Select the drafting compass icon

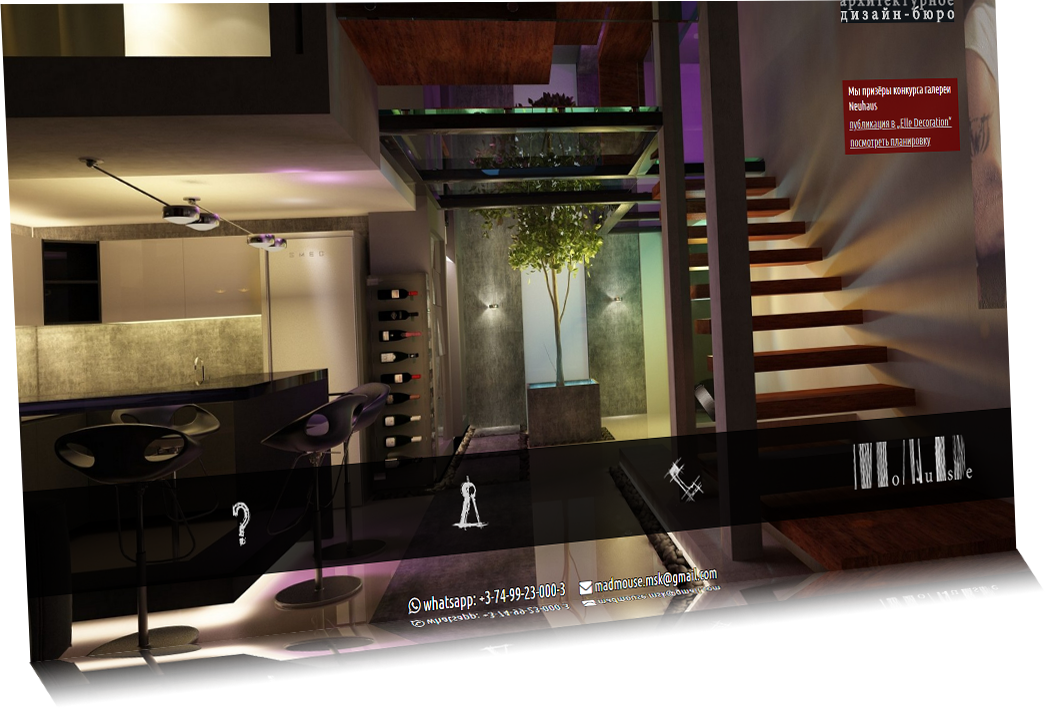pos(469,502)
